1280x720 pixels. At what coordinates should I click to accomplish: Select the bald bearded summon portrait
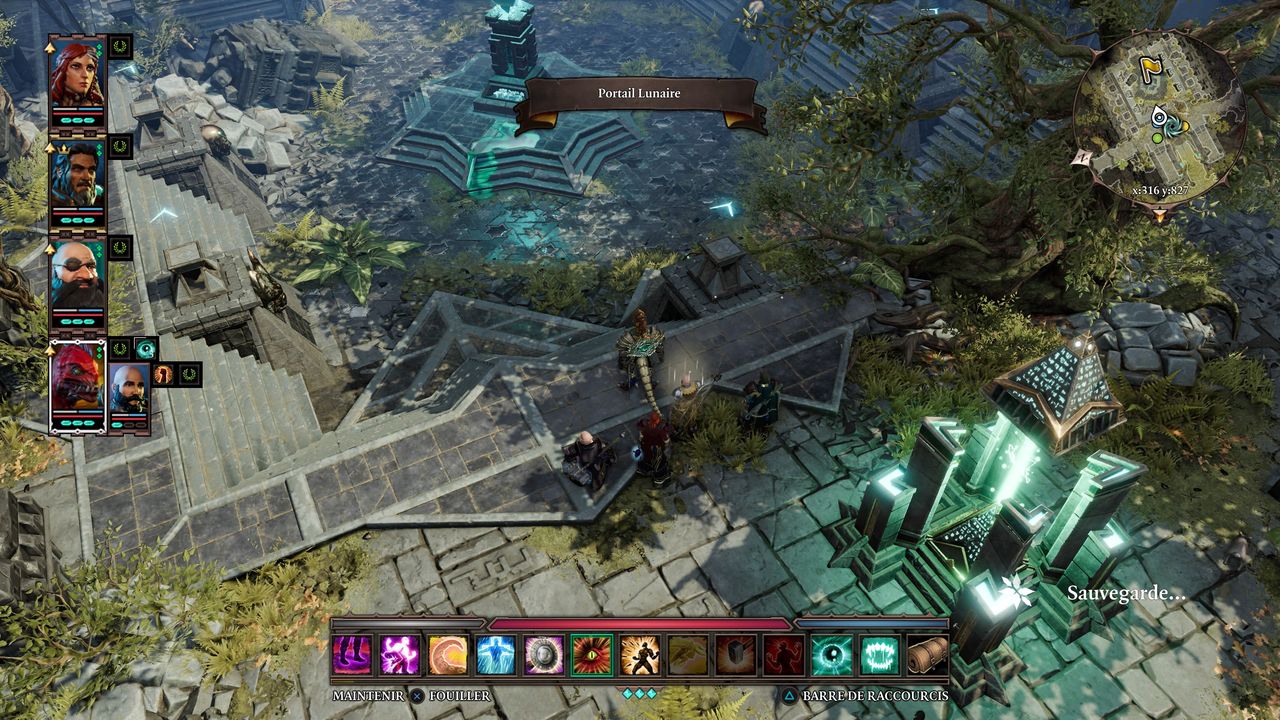(129, 390)
